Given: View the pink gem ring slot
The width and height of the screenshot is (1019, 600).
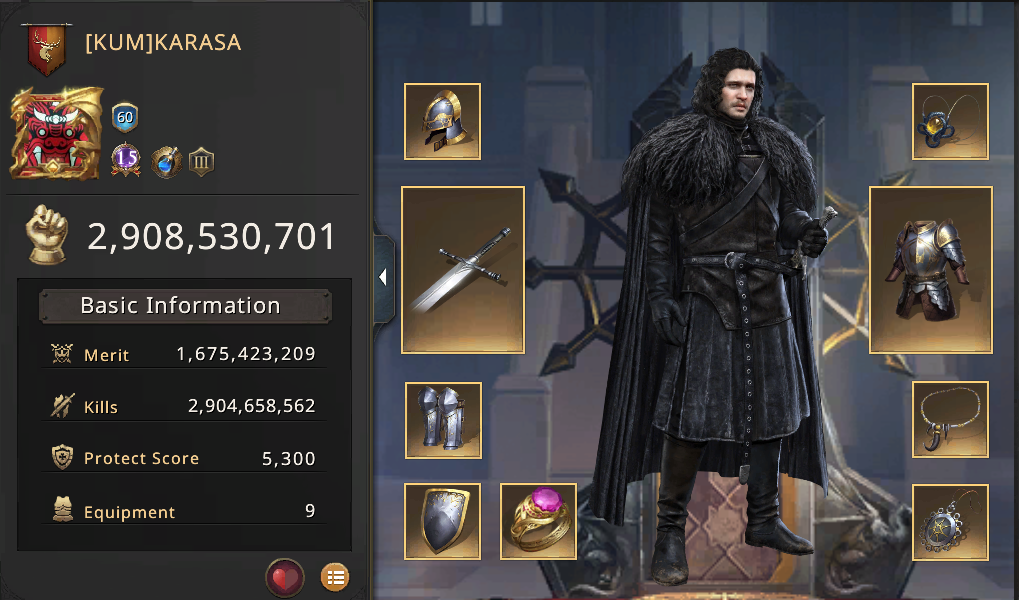Looking at the screenshot, I should pos(538,520).
